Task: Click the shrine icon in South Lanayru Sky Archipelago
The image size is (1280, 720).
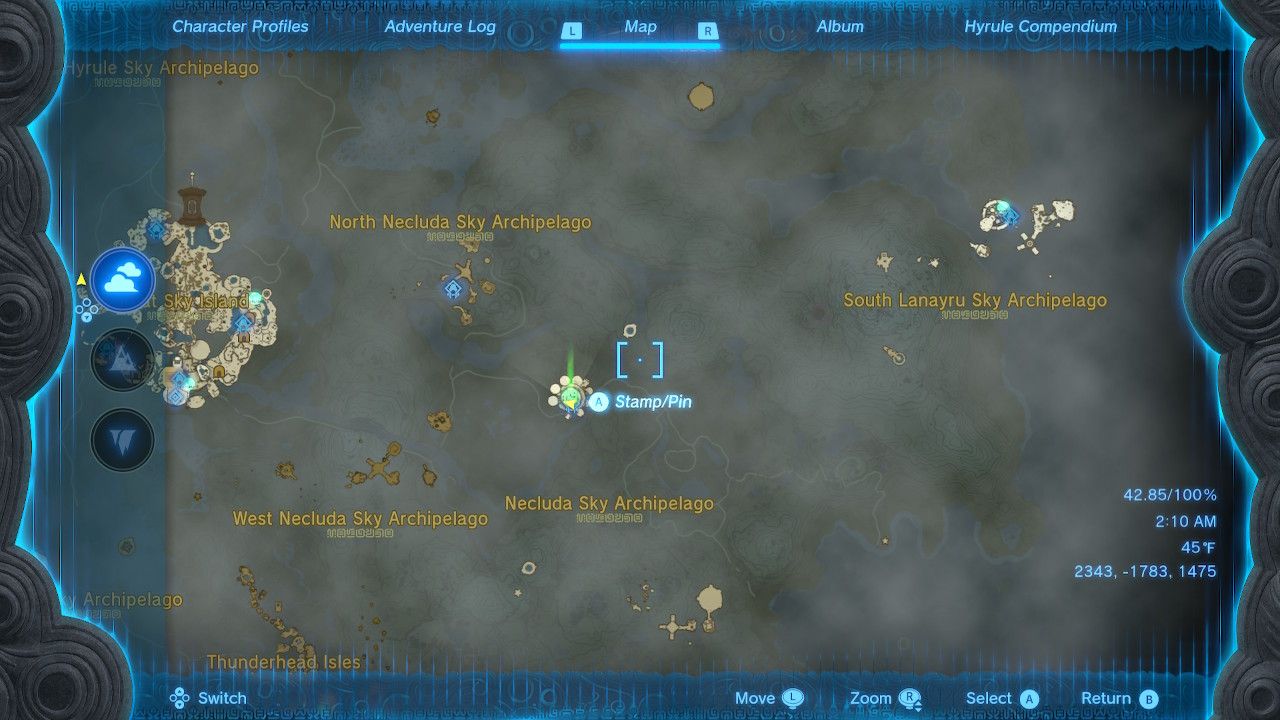Action: point(1011,216)
